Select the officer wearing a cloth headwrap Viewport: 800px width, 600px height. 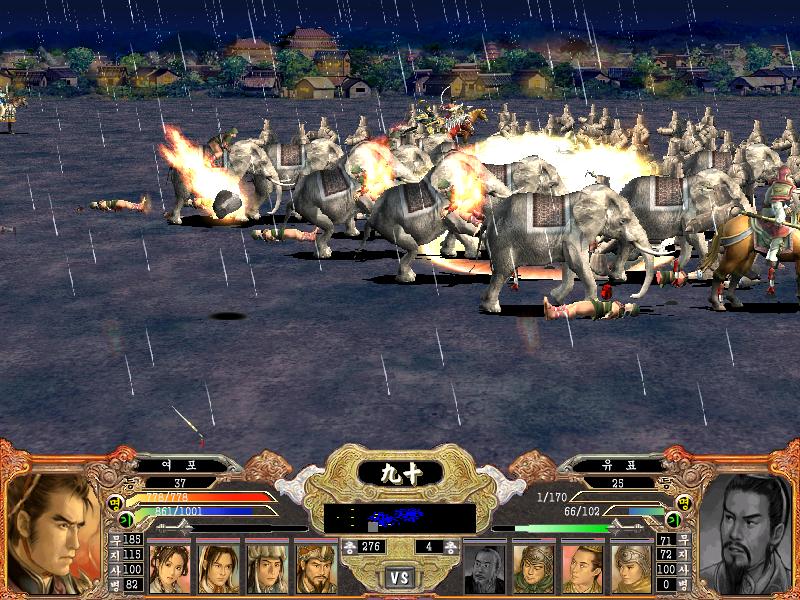[x=266, y=568]
